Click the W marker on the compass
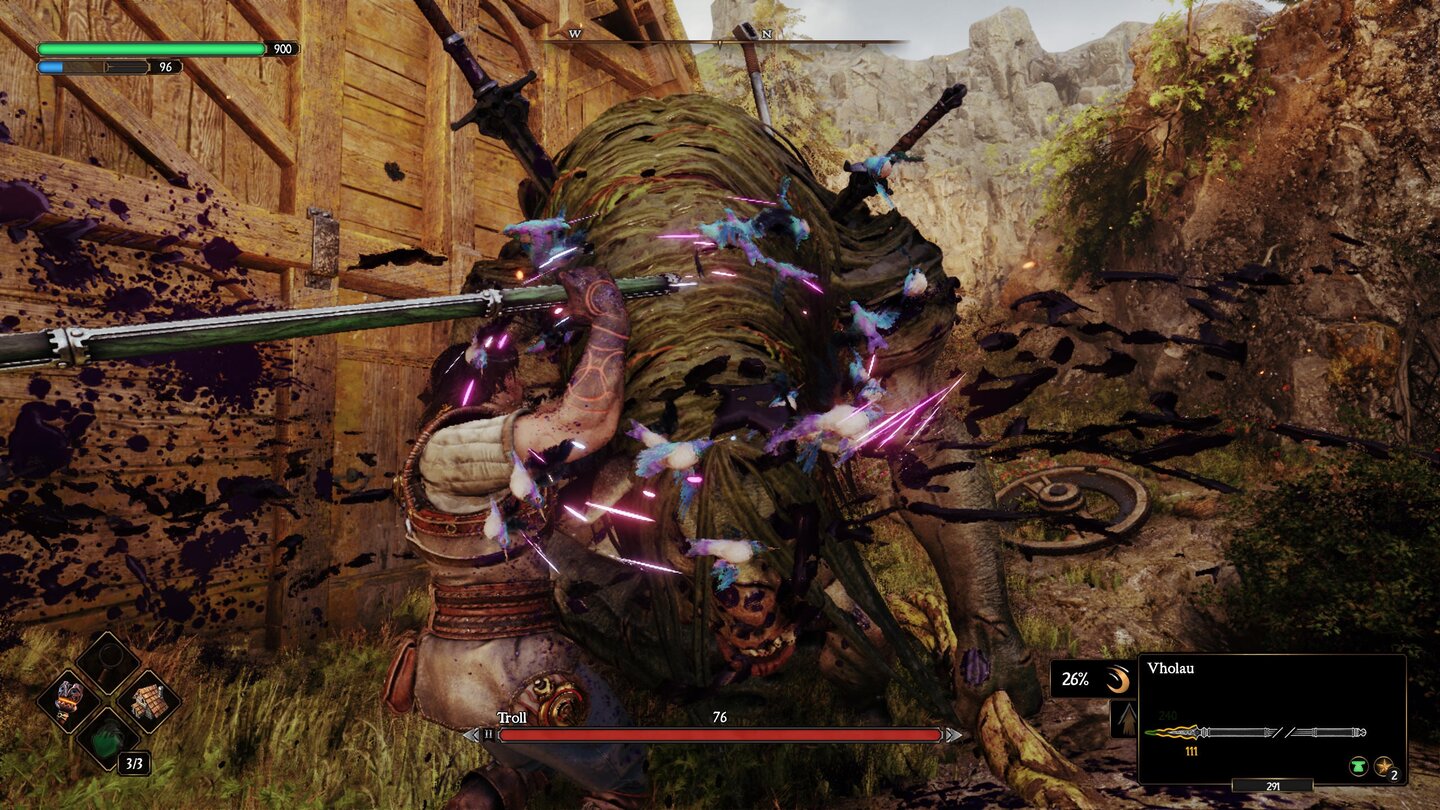The image size is (1440, 810). [x=575, y=33]
